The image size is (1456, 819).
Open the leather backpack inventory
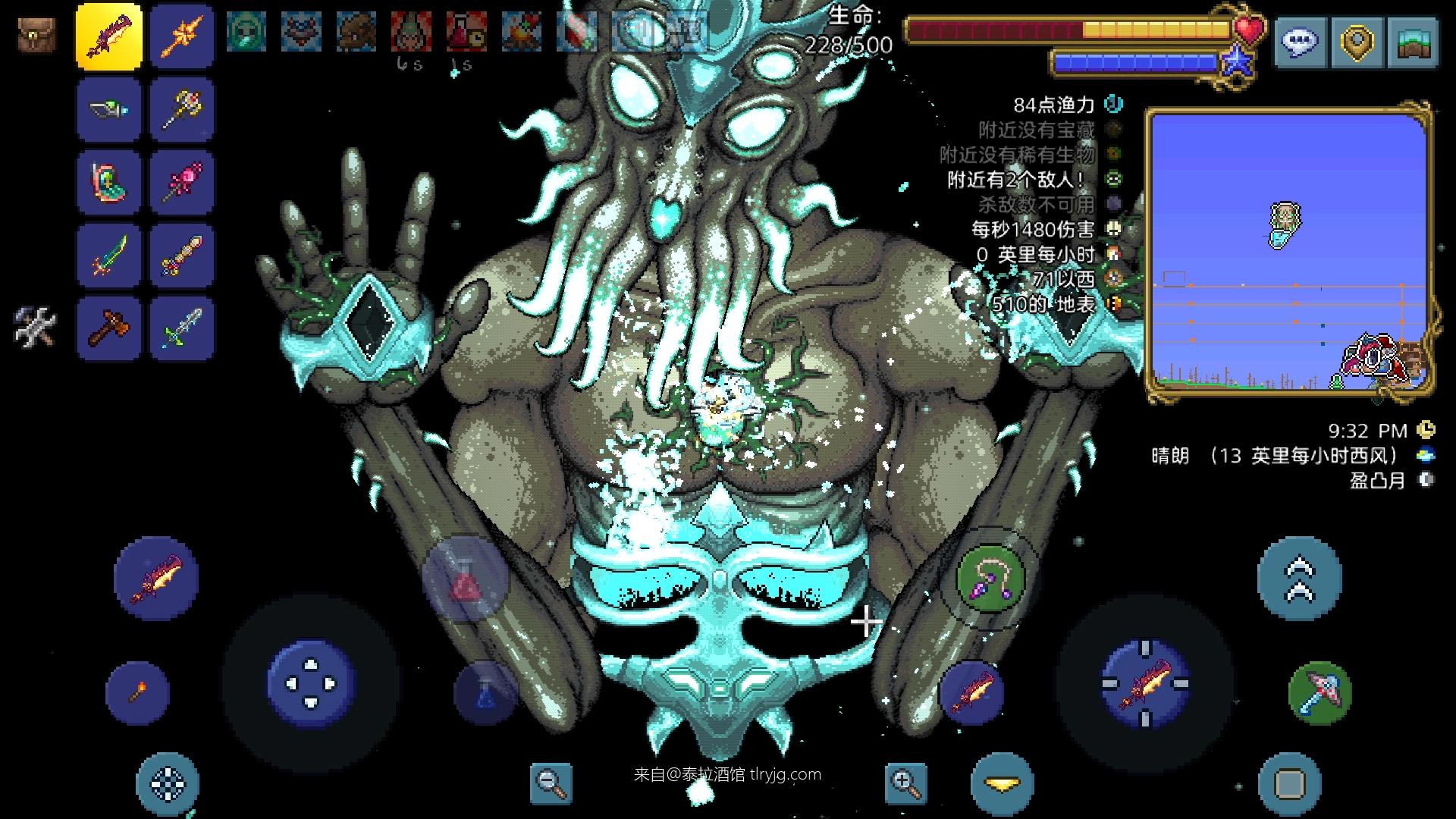(36, 35)
